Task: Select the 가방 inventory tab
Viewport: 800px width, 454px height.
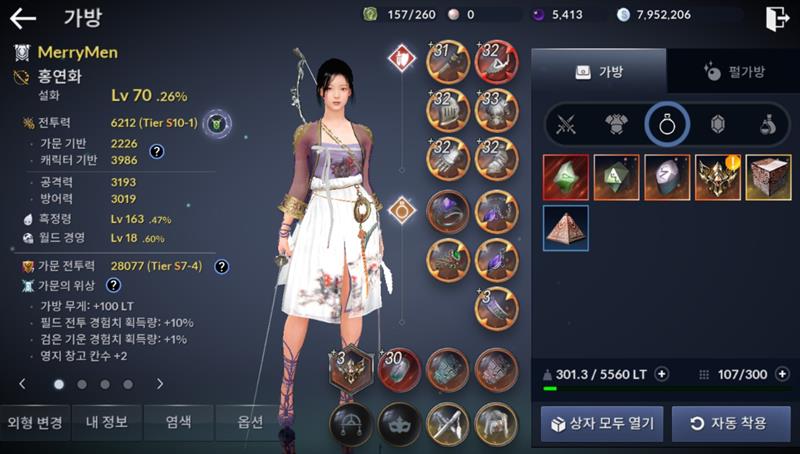Action: click(598, 72)
